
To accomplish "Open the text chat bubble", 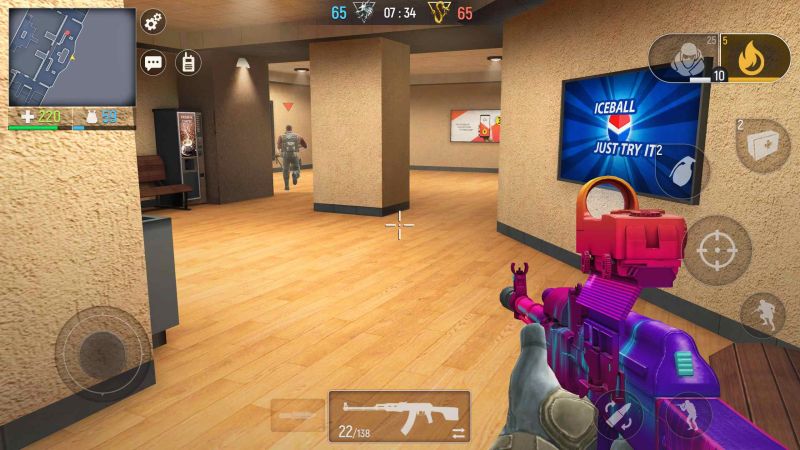I will click(x=154, y=62).
